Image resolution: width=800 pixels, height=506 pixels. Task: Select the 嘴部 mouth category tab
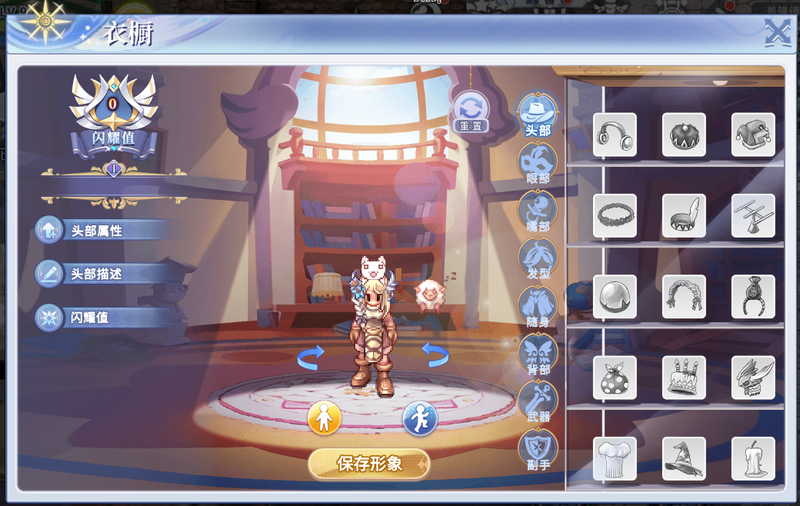[x=538, y=210]
